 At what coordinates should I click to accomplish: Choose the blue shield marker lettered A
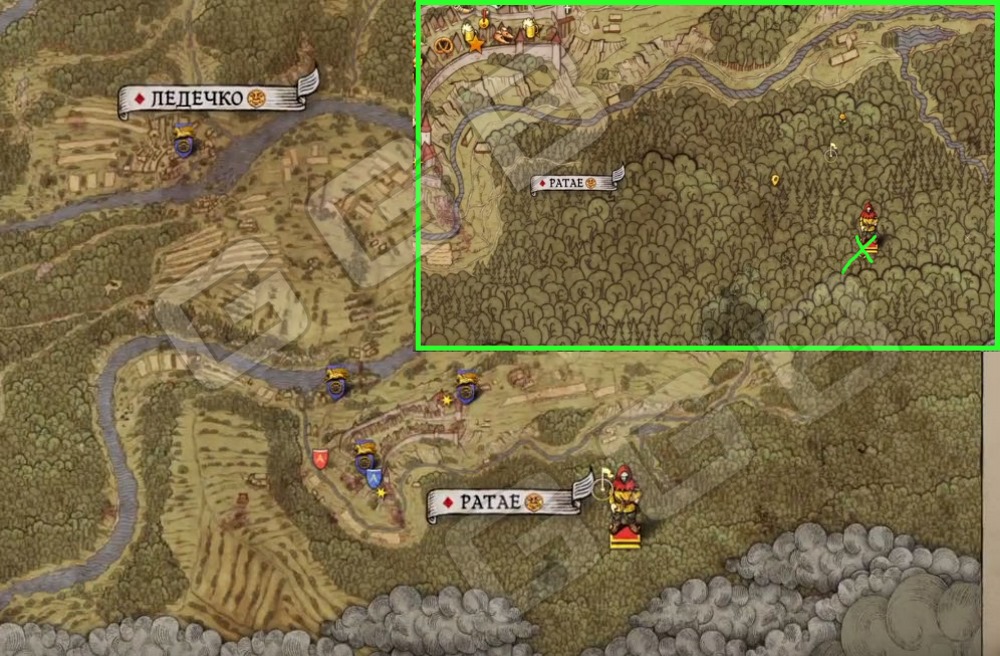pyautogui.click(x=374, y=477)
